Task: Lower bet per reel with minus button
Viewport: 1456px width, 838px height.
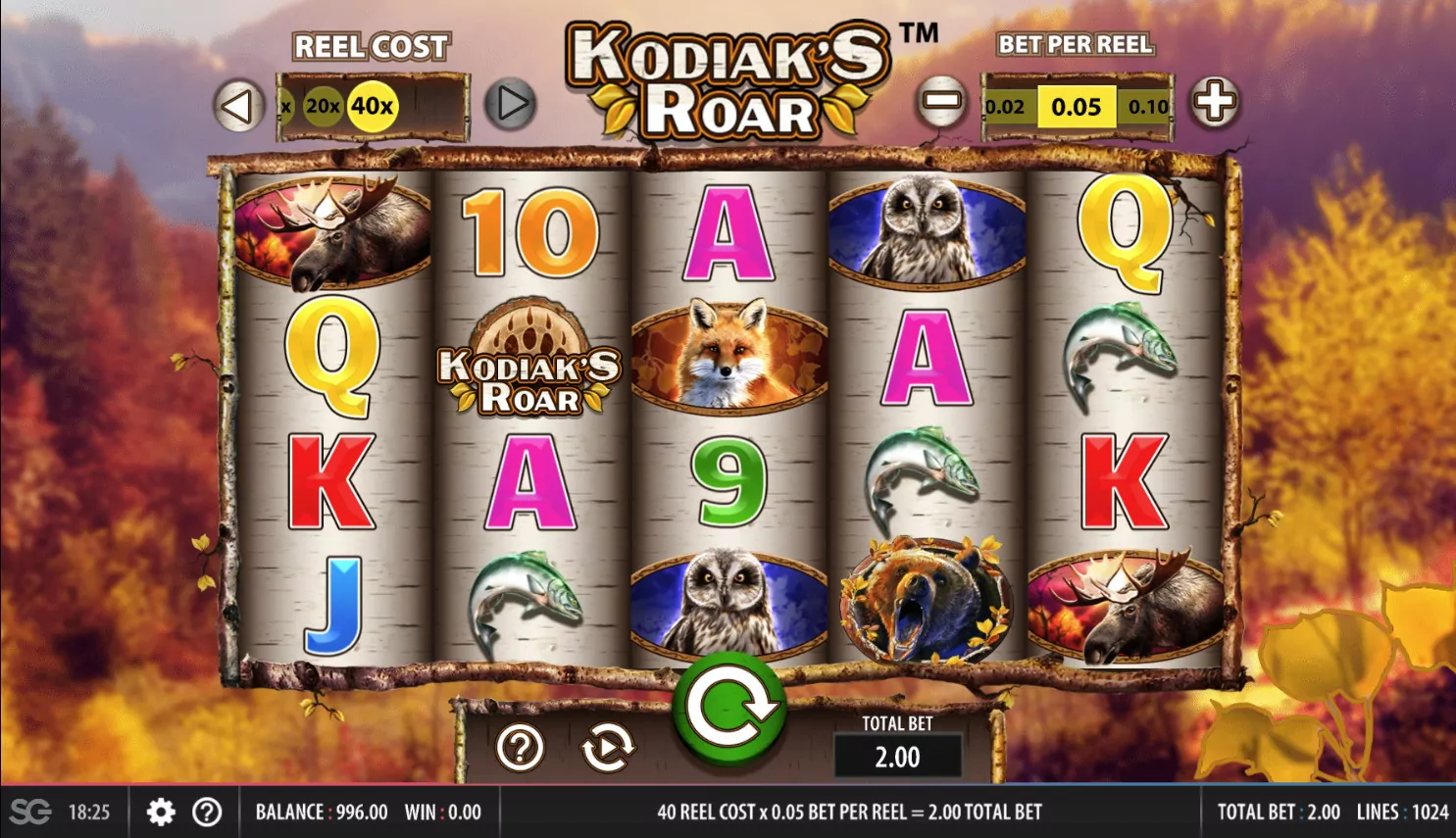Action: coord(941,102)
